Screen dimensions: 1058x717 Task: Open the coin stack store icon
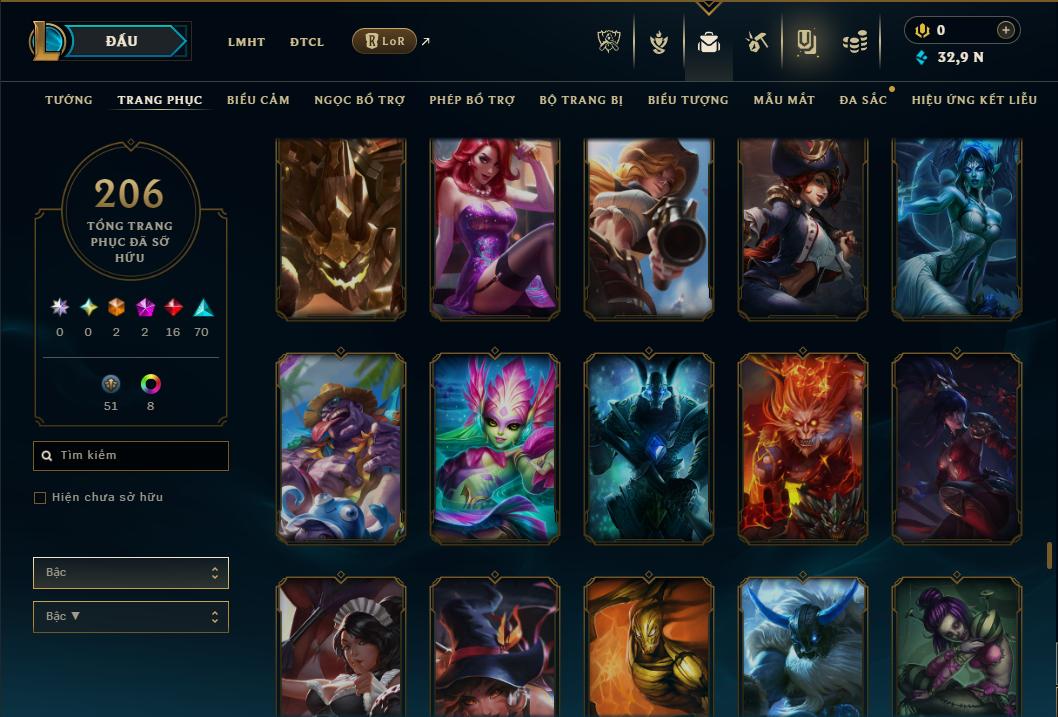[854, 42]
